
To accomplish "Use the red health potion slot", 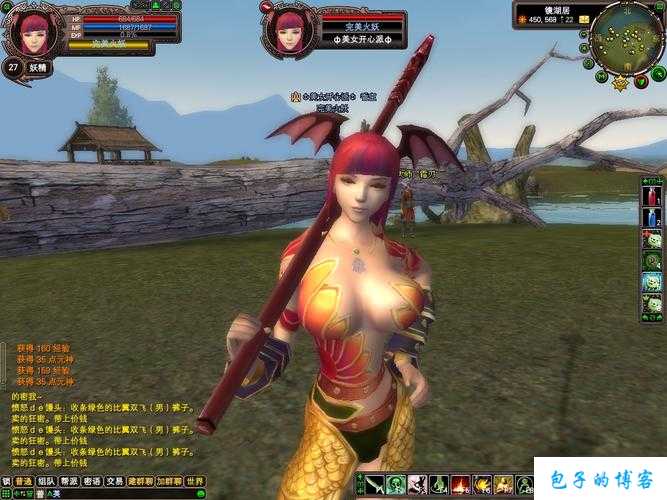I will coord(652,196).
